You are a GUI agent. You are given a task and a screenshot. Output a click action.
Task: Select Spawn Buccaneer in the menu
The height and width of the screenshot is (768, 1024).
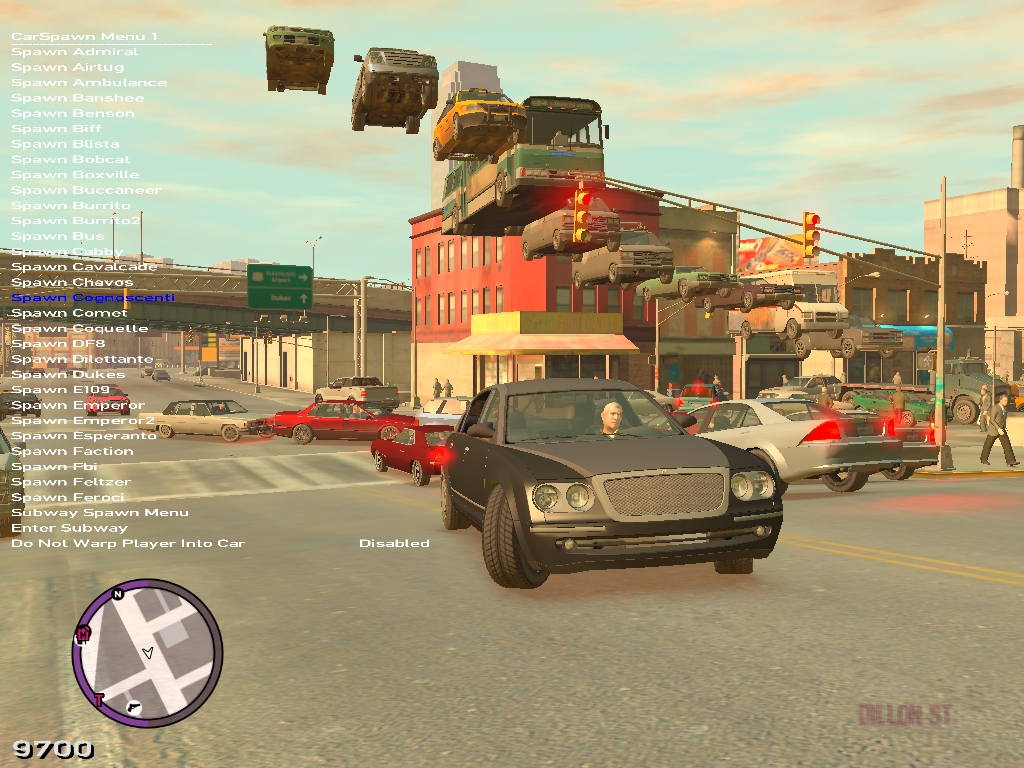pos(85,190)
